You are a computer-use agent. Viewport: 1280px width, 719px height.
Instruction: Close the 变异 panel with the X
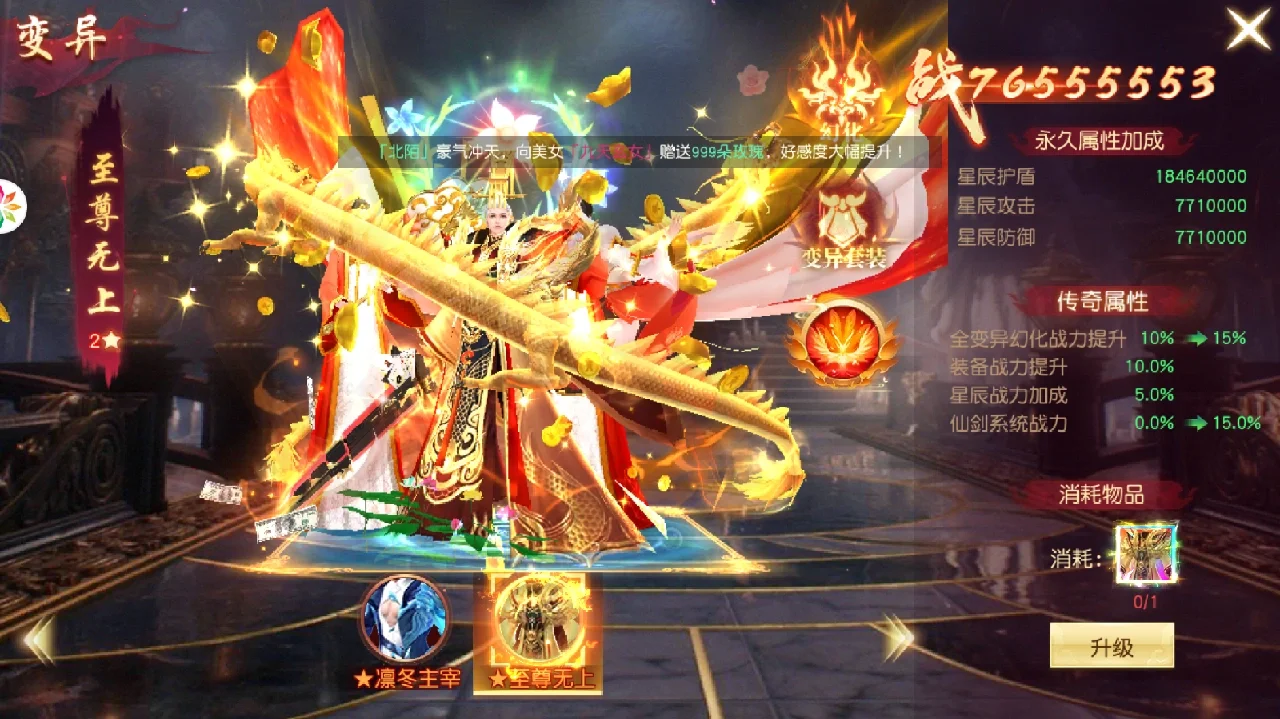(1248, 29)
